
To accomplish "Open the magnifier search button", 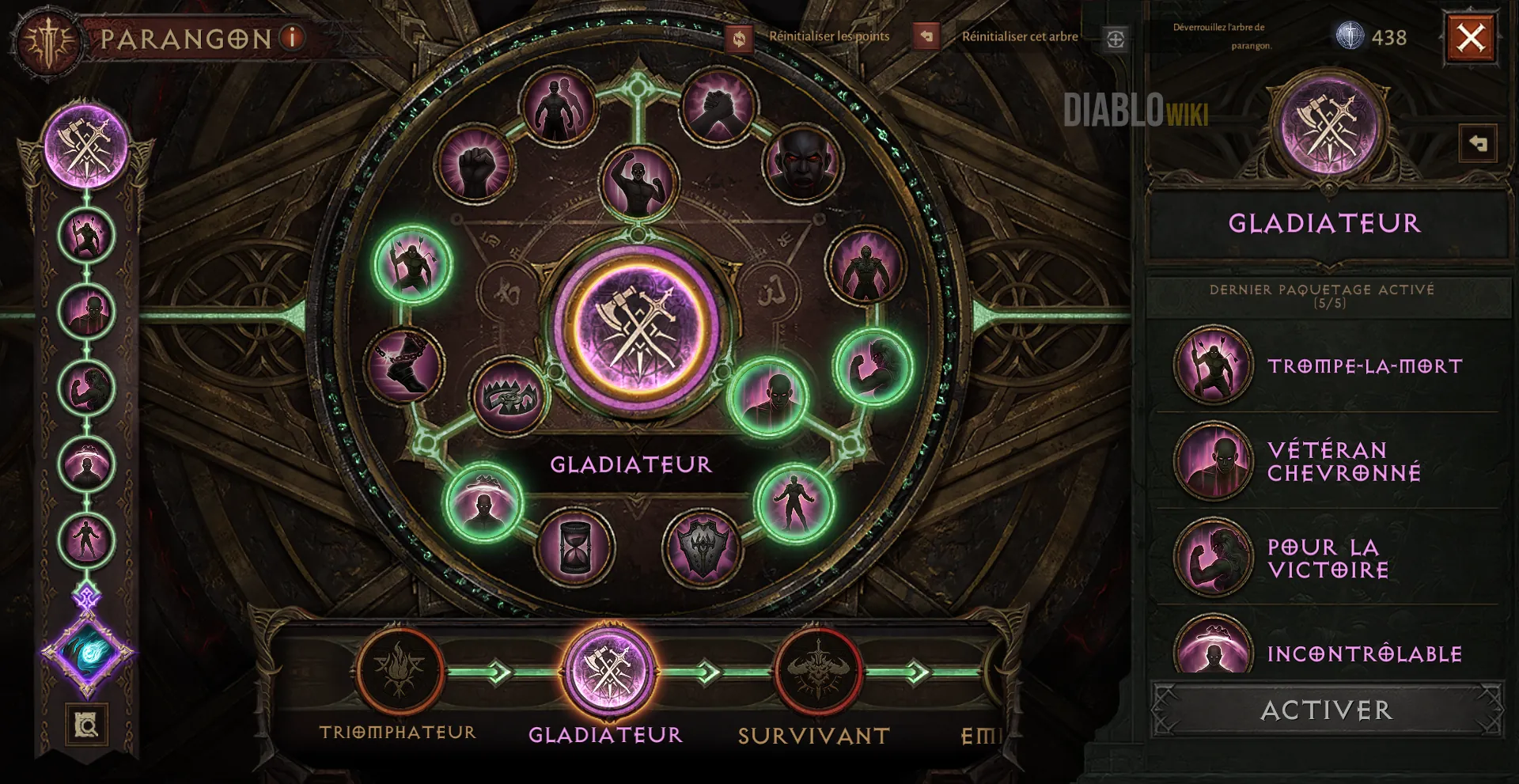I will 86,724.
